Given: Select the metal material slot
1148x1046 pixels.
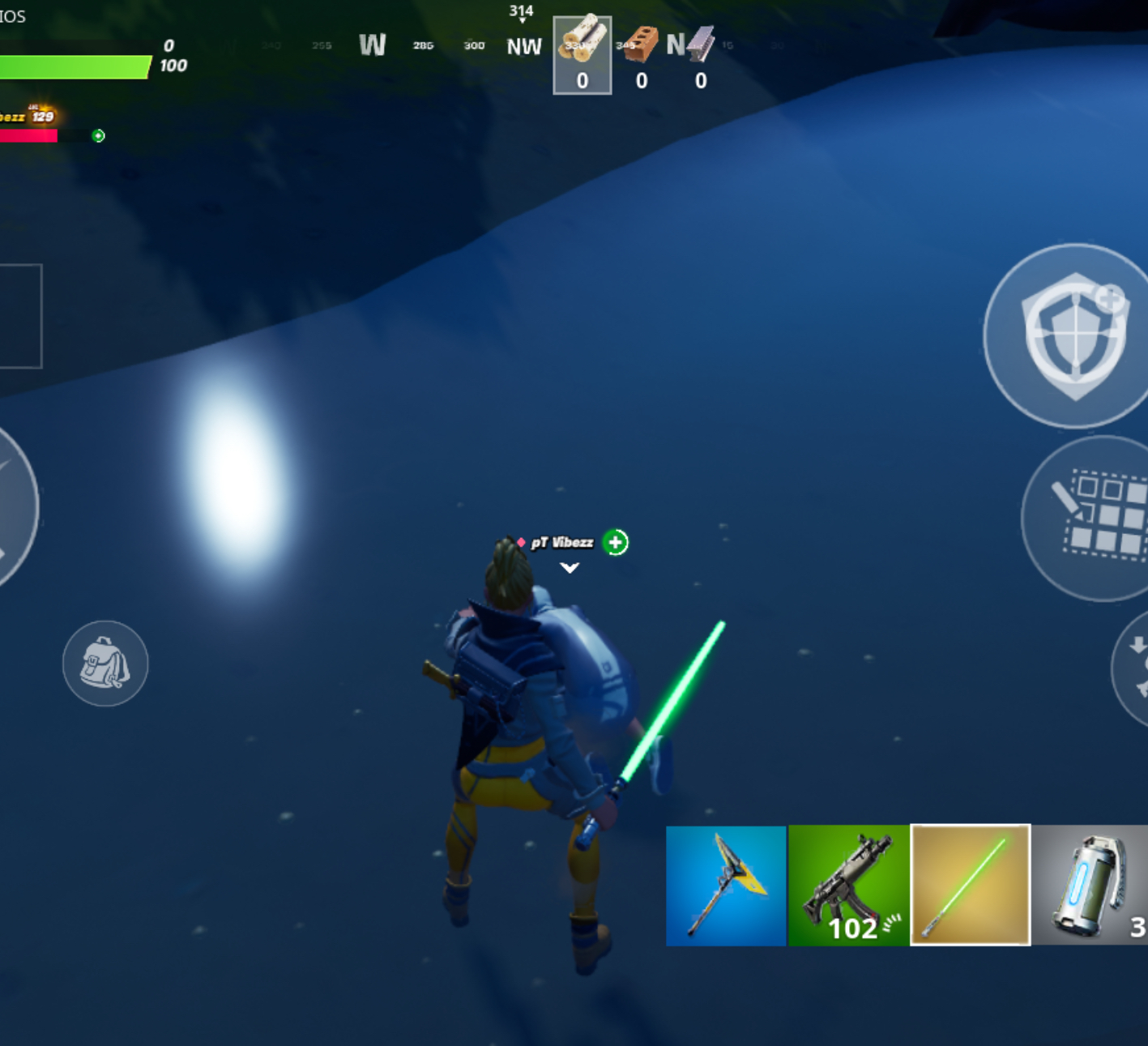Looking at the screenshot, I should 700,55.
